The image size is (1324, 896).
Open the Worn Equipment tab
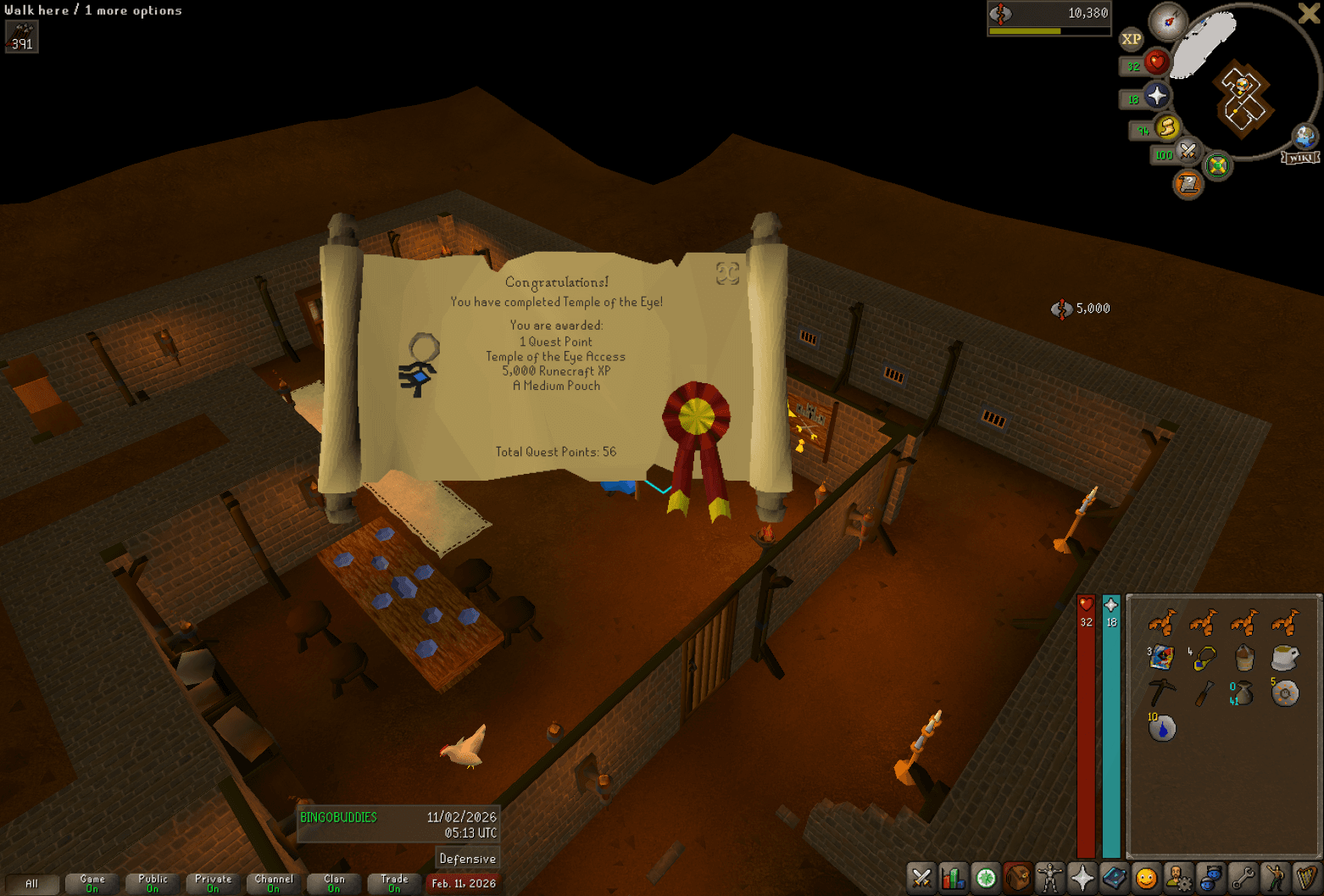point(1049,879)
